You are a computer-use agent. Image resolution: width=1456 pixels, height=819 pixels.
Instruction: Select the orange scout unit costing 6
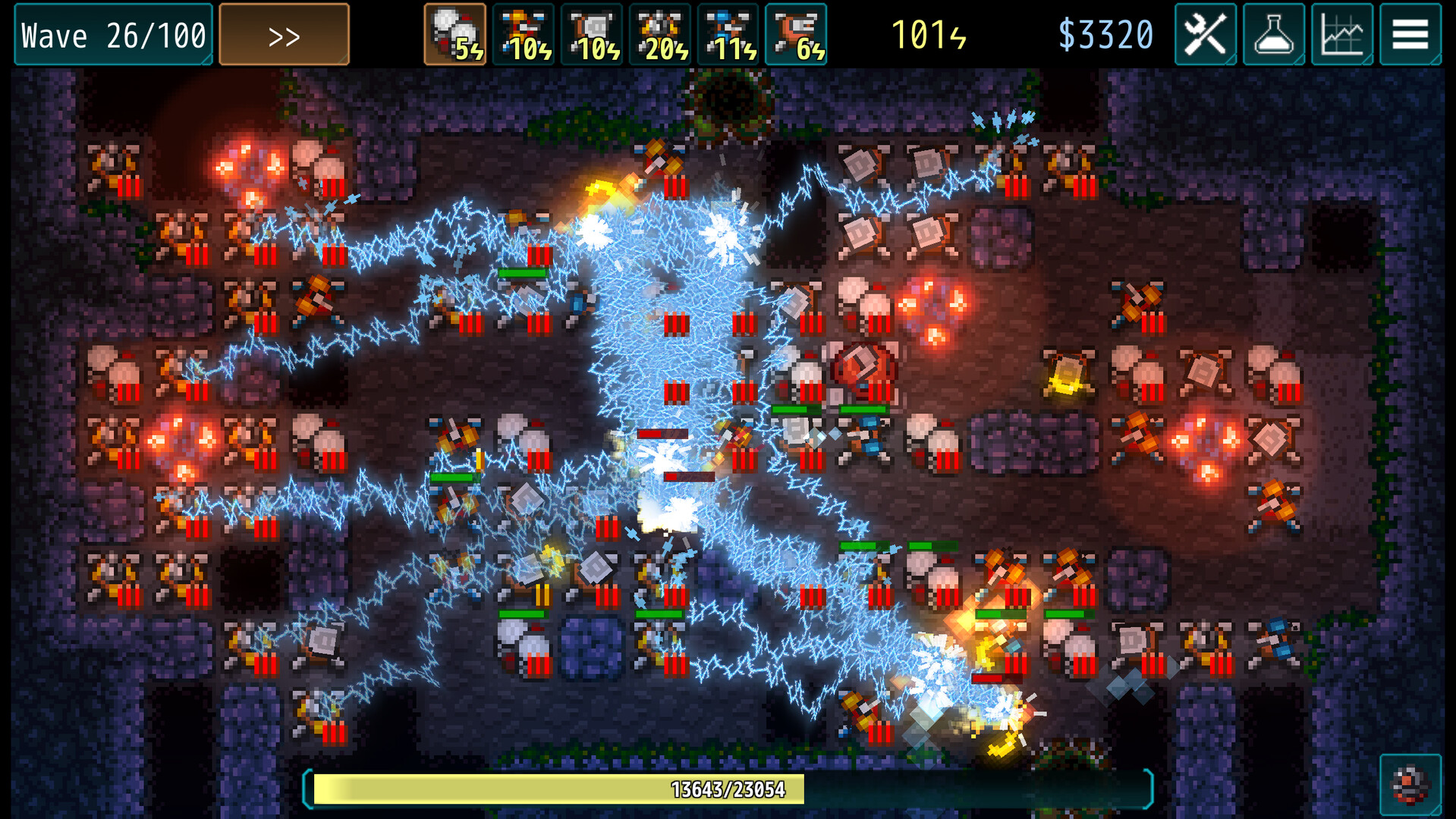[796, 34]
